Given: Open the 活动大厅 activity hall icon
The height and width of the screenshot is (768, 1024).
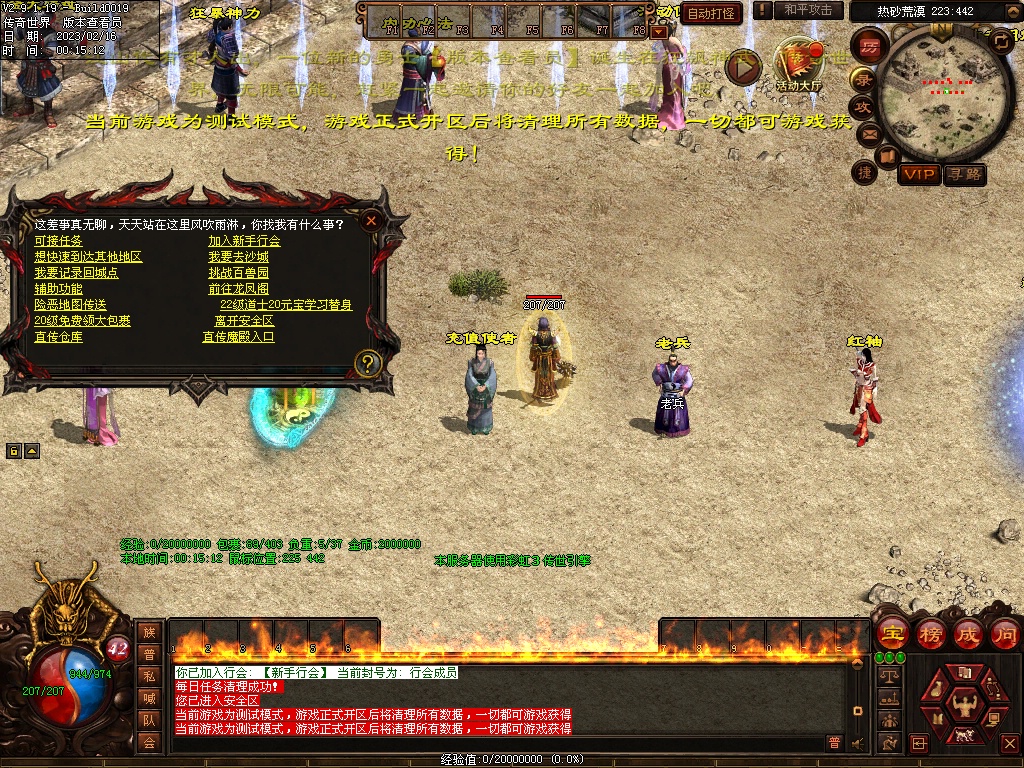Looking at the screenshot, I should [x=798, y=66].
